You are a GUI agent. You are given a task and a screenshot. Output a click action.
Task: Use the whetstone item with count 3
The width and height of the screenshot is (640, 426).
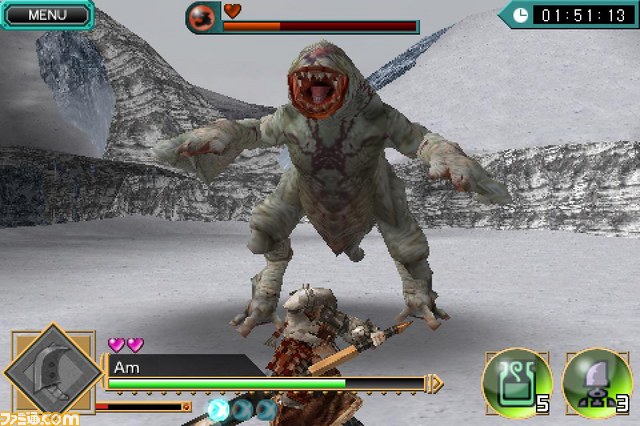[x=595, y=381]
